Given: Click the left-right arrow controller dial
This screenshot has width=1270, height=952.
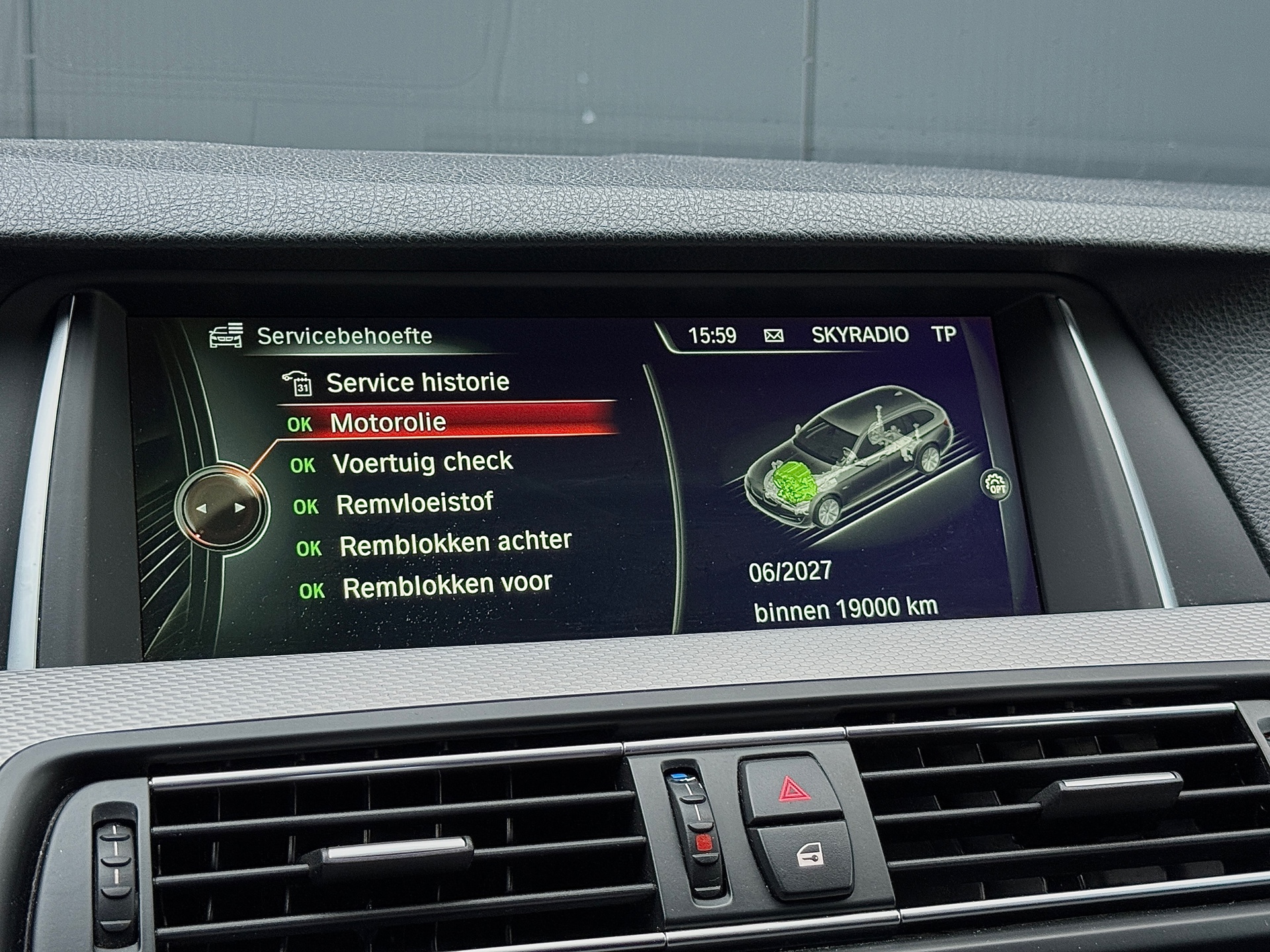Looking at the screenshot, I should click(221, 508).
